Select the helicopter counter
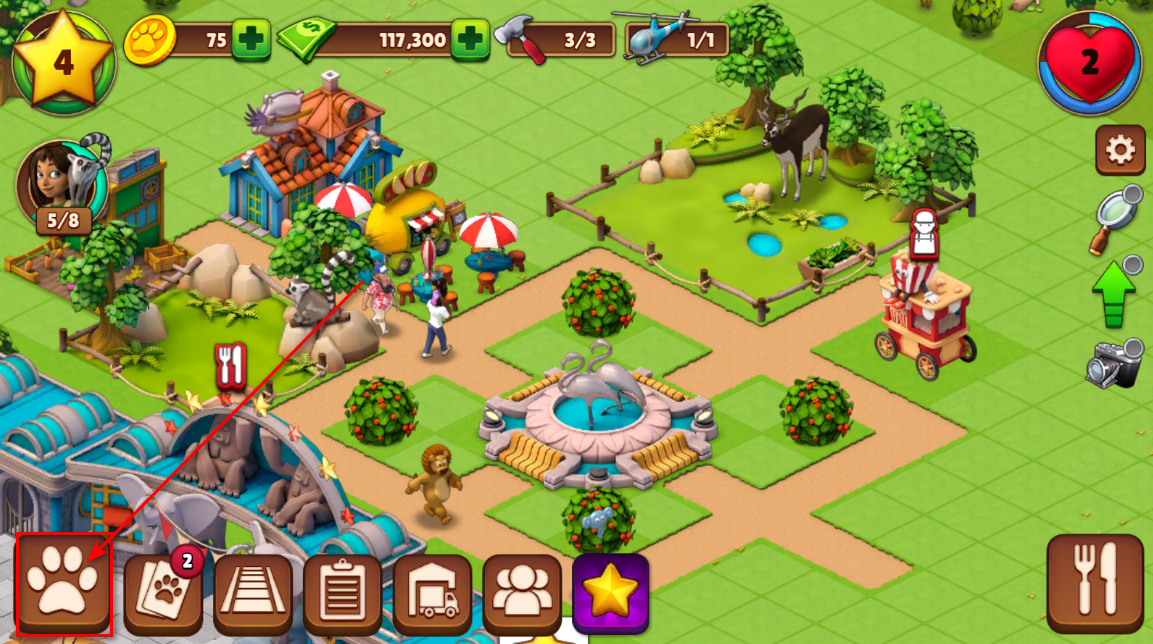The image size is (1153, 644). point(676,39)
